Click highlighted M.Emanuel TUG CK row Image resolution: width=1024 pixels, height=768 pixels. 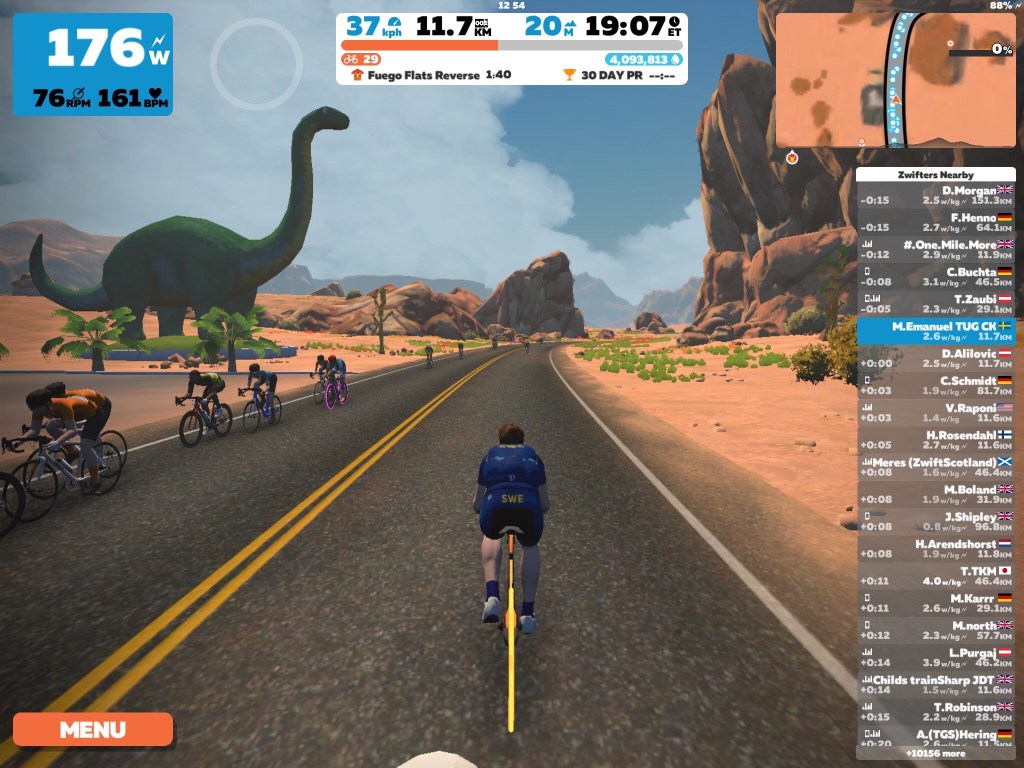click(935, 332)
